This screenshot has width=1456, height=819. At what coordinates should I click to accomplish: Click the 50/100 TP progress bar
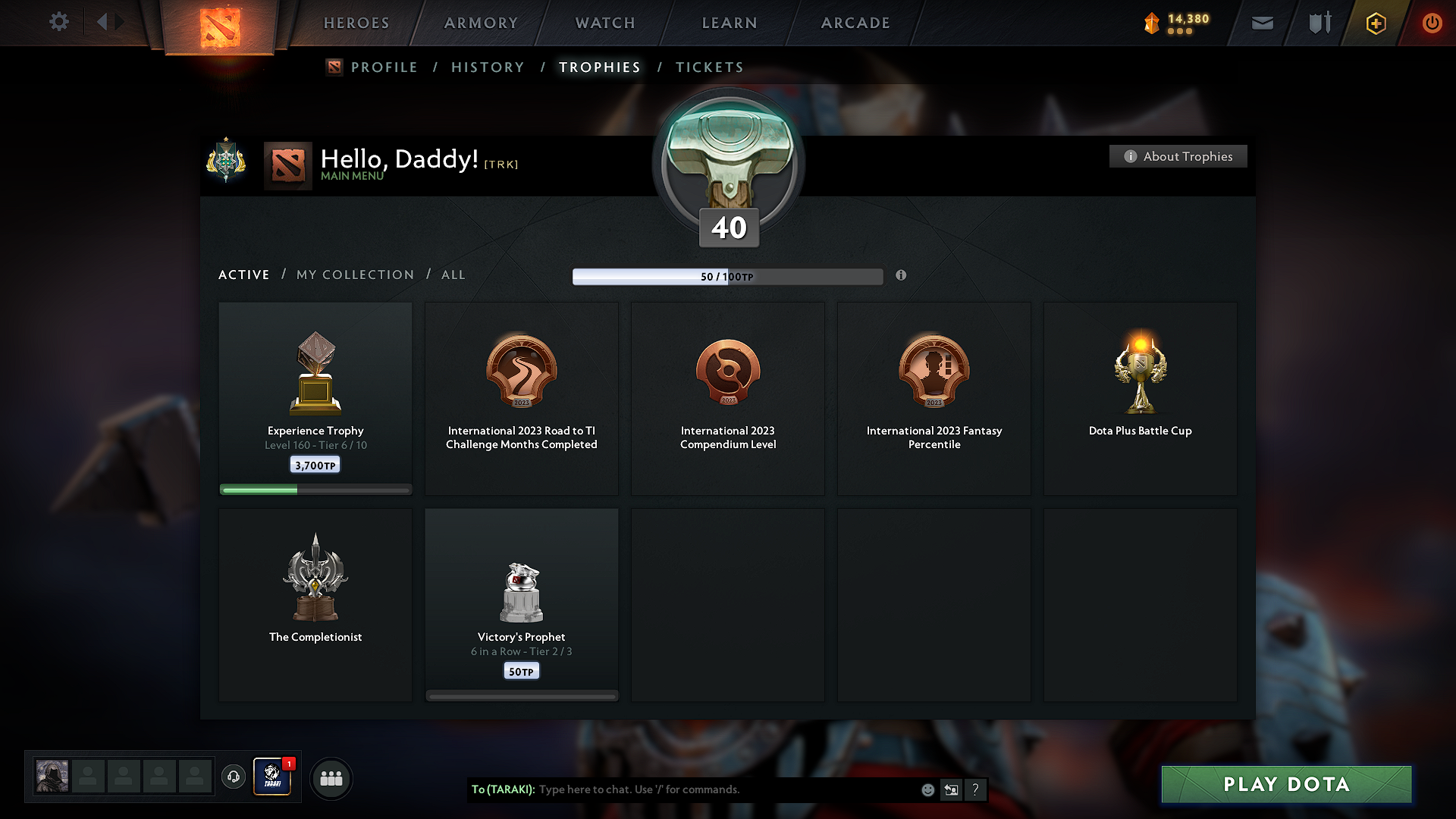728,276
